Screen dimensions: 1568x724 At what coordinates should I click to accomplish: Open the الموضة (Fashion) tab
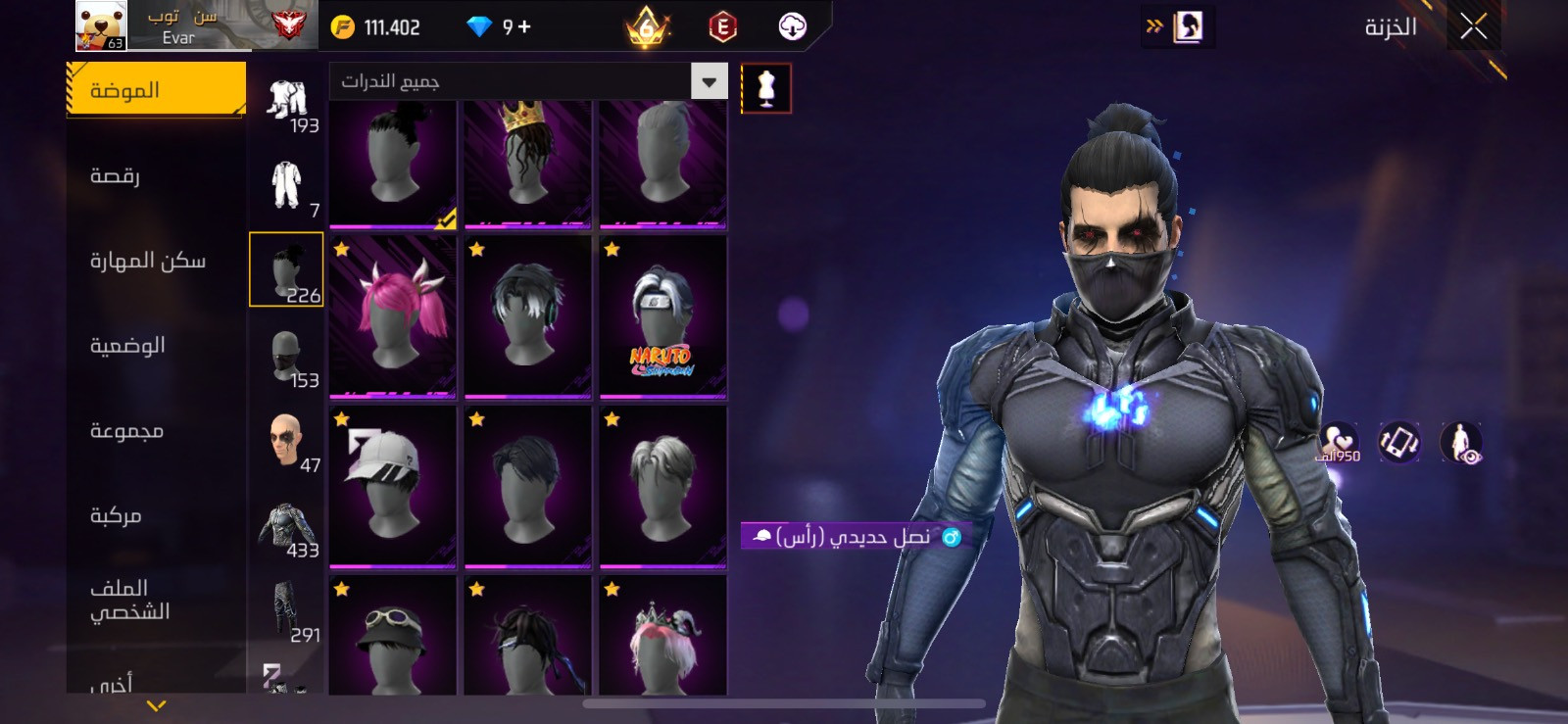click(156, 90)
